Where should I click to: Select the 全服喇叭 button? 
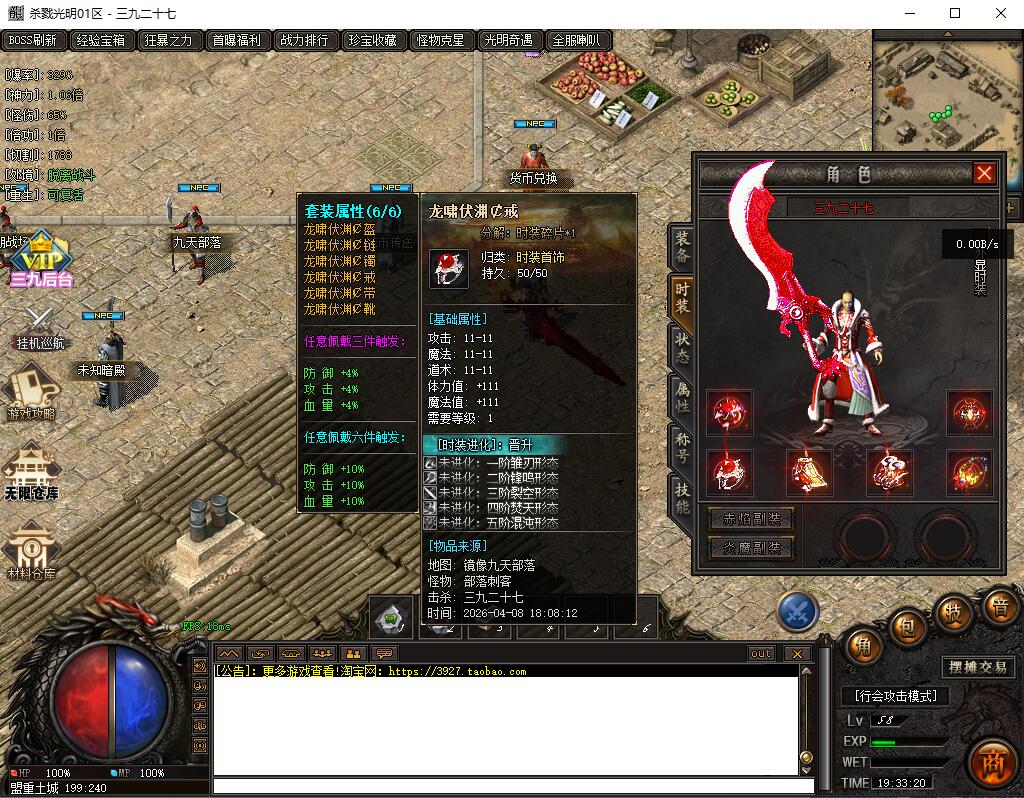[576, 41]
